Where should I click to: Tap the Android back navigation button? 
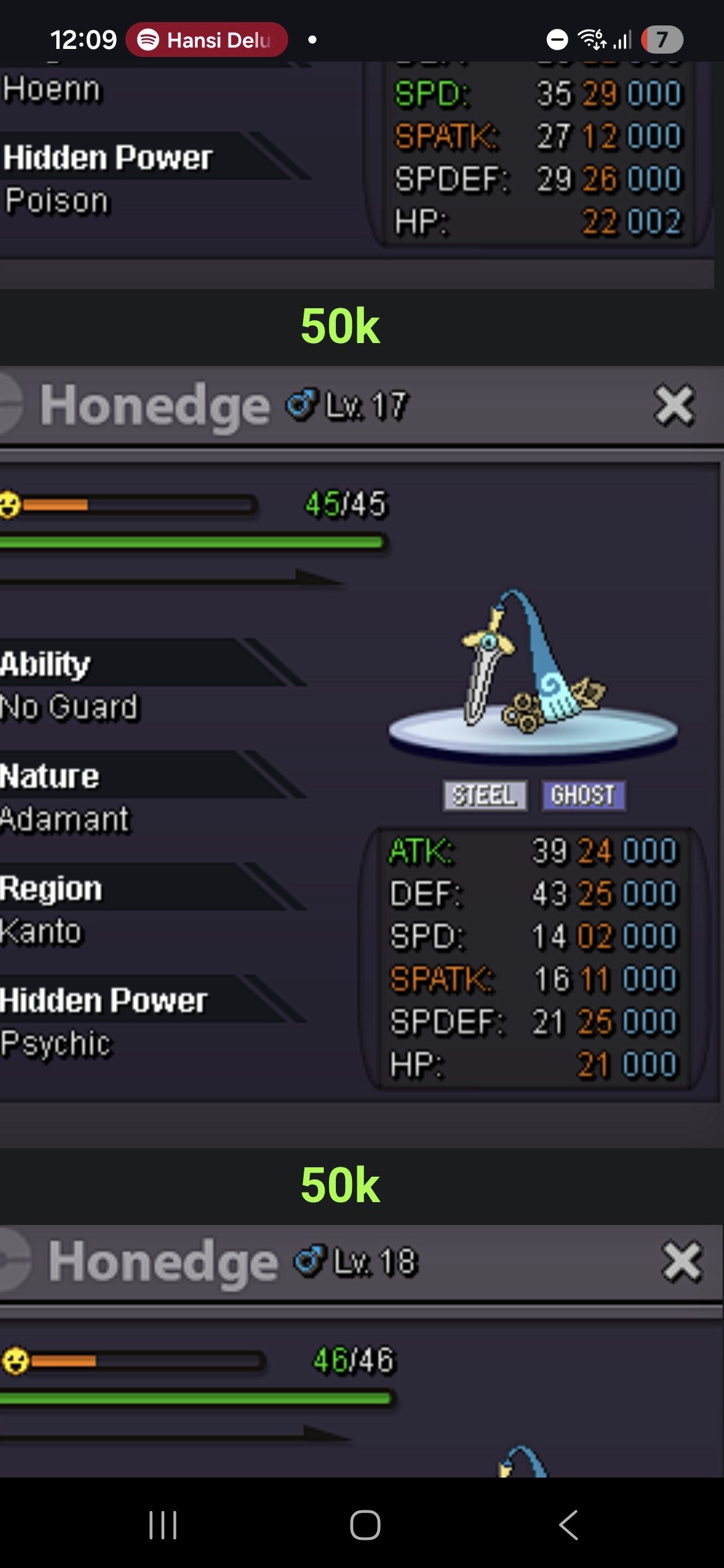click(568, 1525)
